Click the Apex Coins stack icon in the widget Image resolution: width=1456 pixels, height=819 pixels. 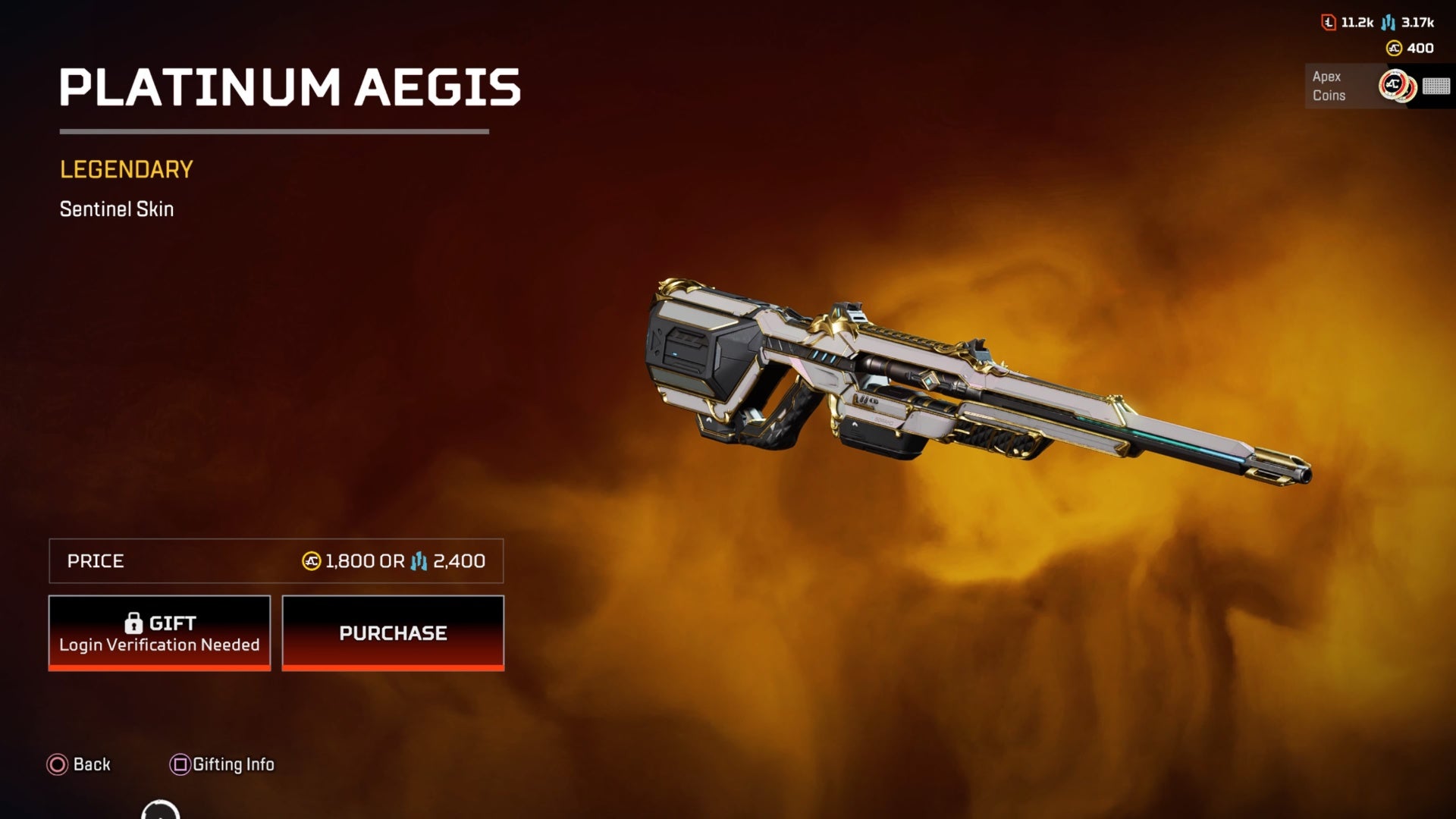[1396, 86]
